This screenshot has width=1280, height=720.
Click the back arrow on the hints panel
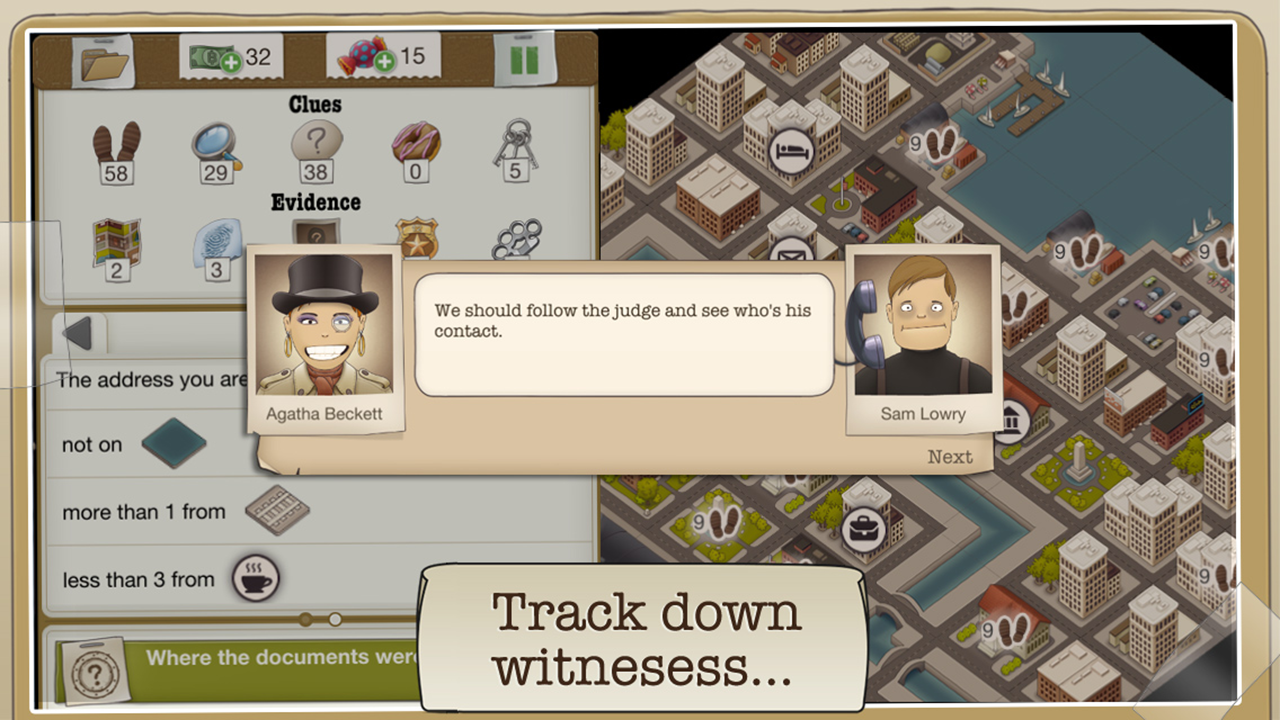coord(80,335)
